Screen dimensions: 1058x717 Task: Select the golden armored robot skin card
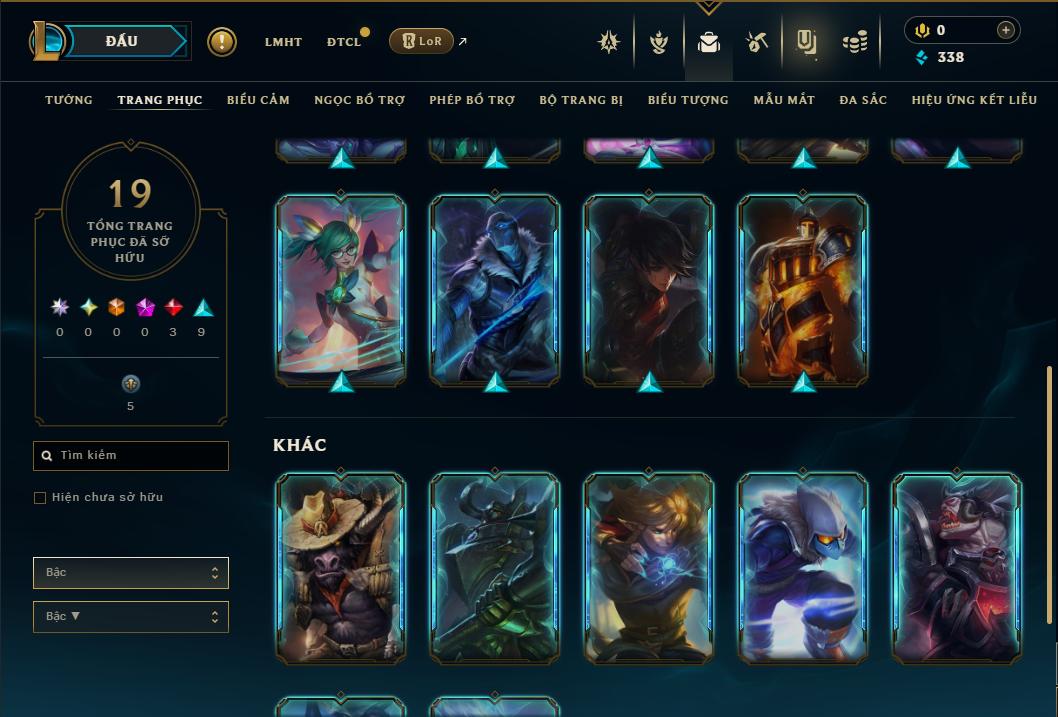pyautogui.click(x=803, y=288)
